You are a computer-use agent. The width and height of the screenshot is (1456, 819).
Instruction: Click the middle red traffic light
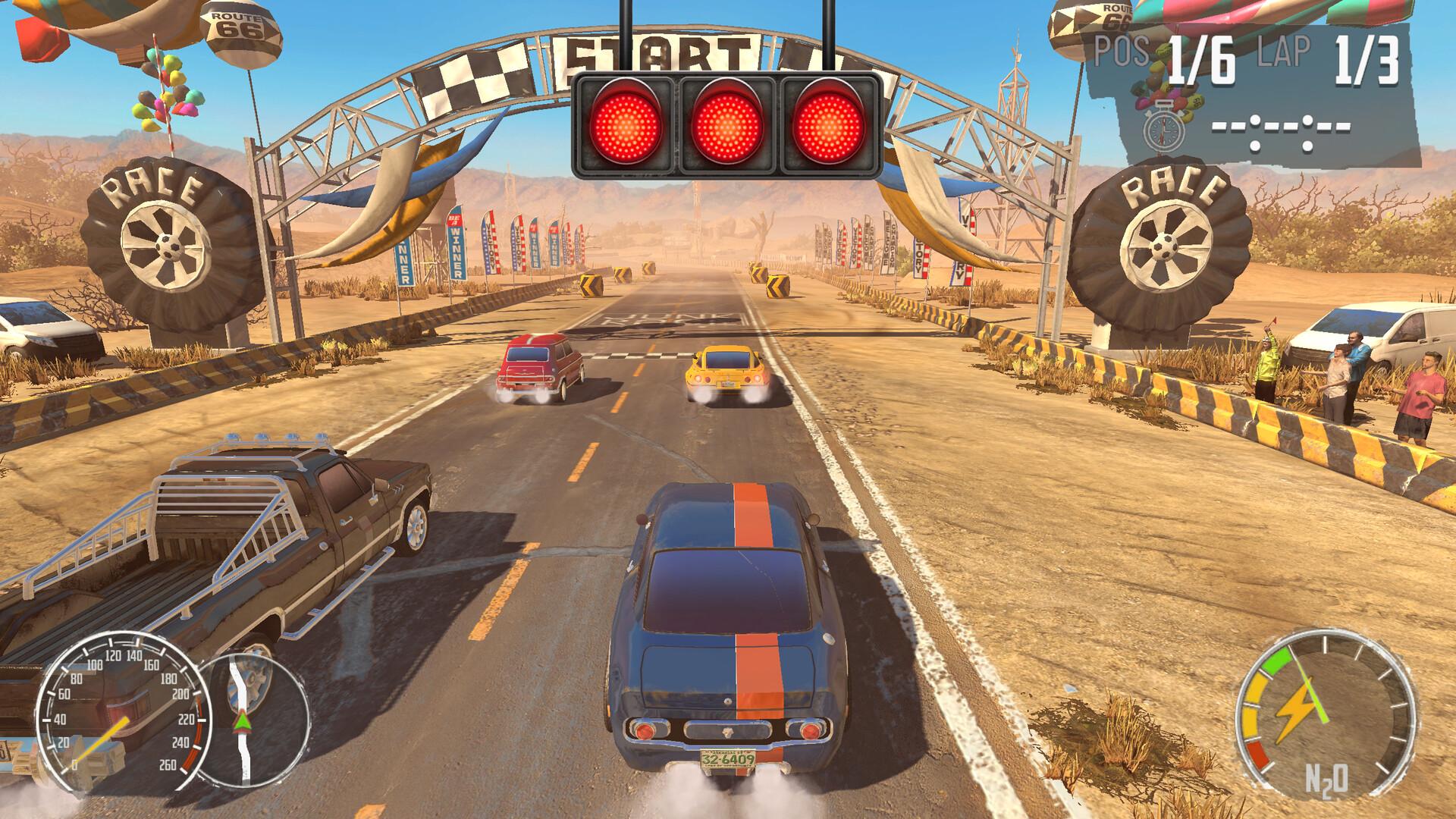point(726,121)
